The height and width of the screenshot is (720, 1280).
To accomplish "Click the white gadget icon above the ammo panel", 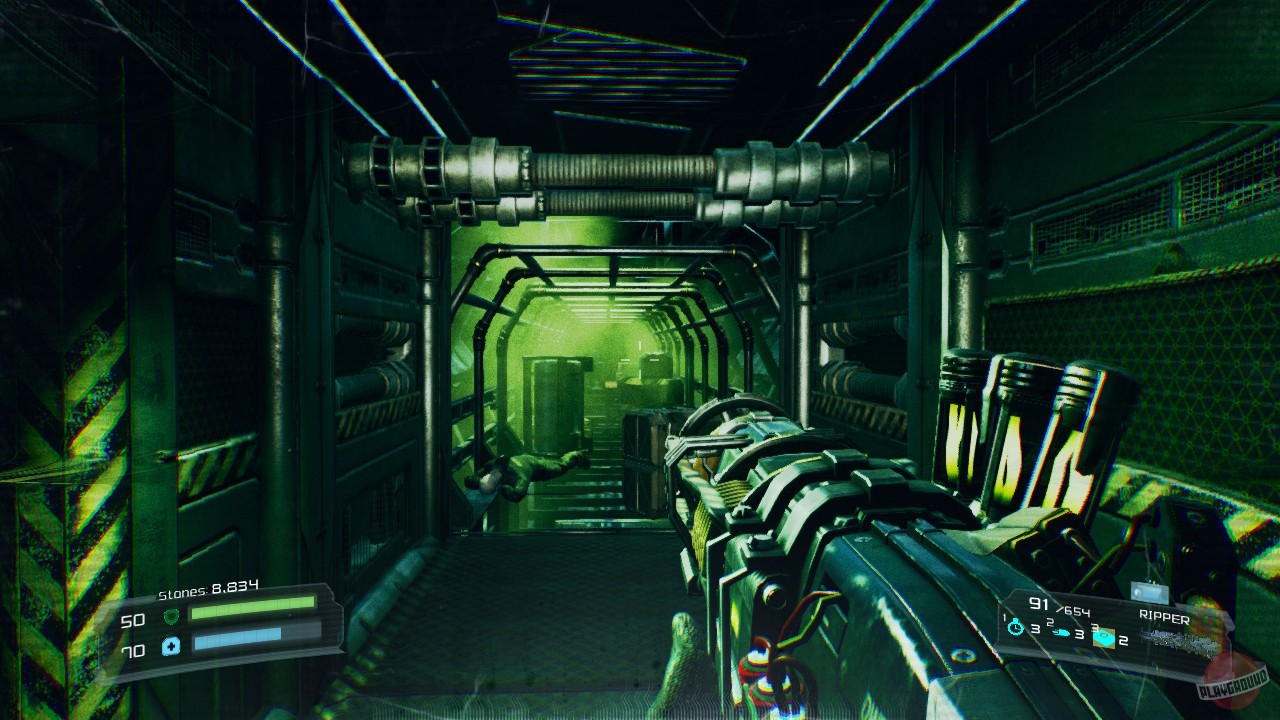I will click(x=1149, y=594).
